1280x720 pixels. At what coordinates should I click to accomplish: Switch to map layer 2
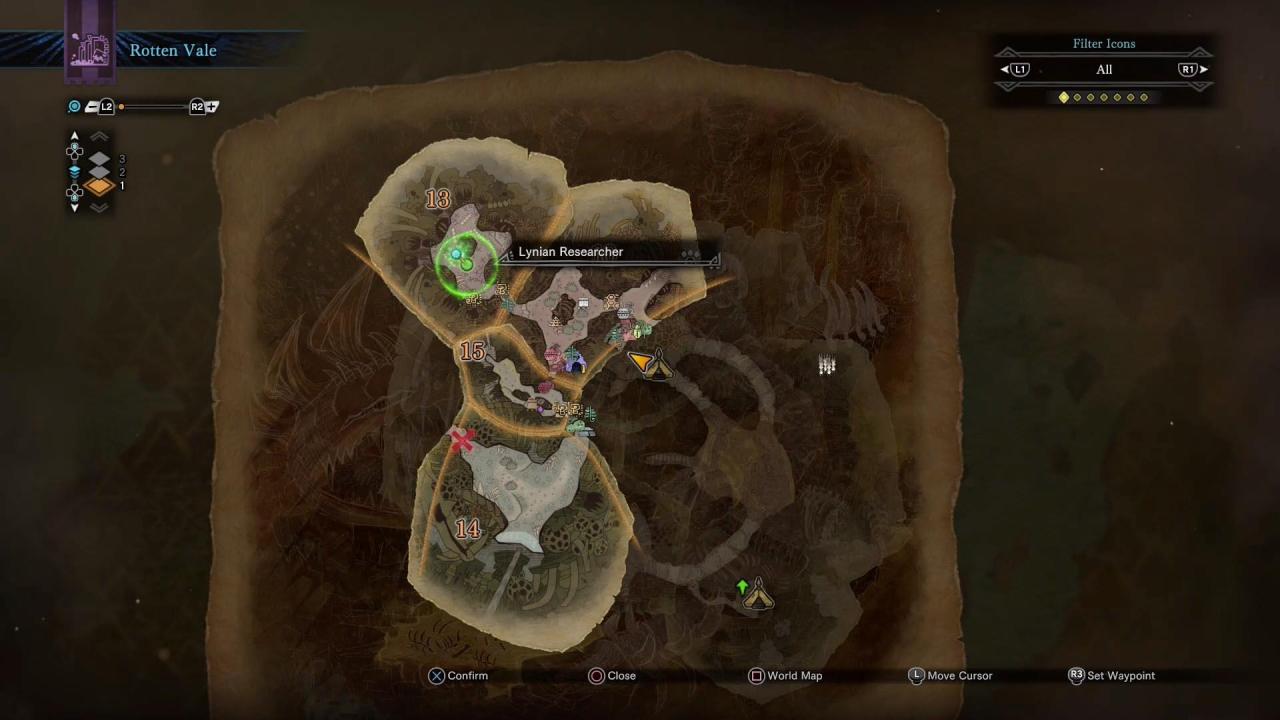click(x=99, y=172)
